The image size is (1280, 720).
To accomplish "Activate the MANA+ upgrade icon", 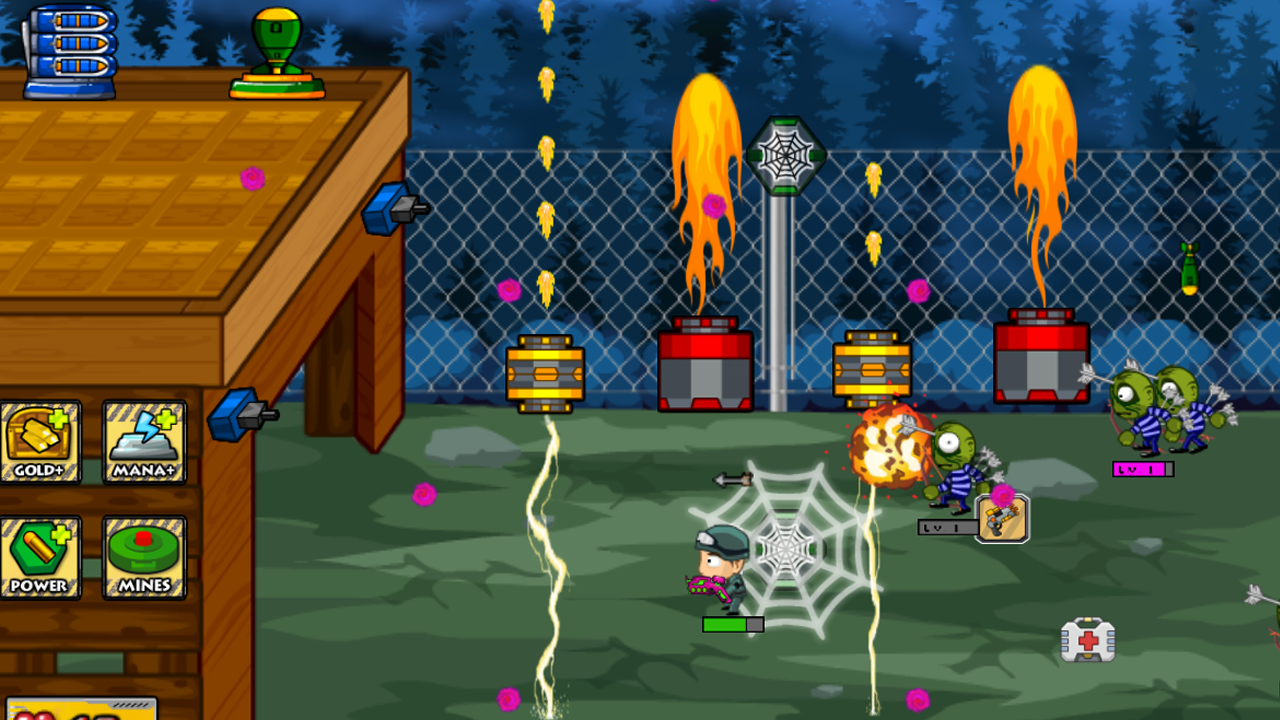I will [143, 440].
